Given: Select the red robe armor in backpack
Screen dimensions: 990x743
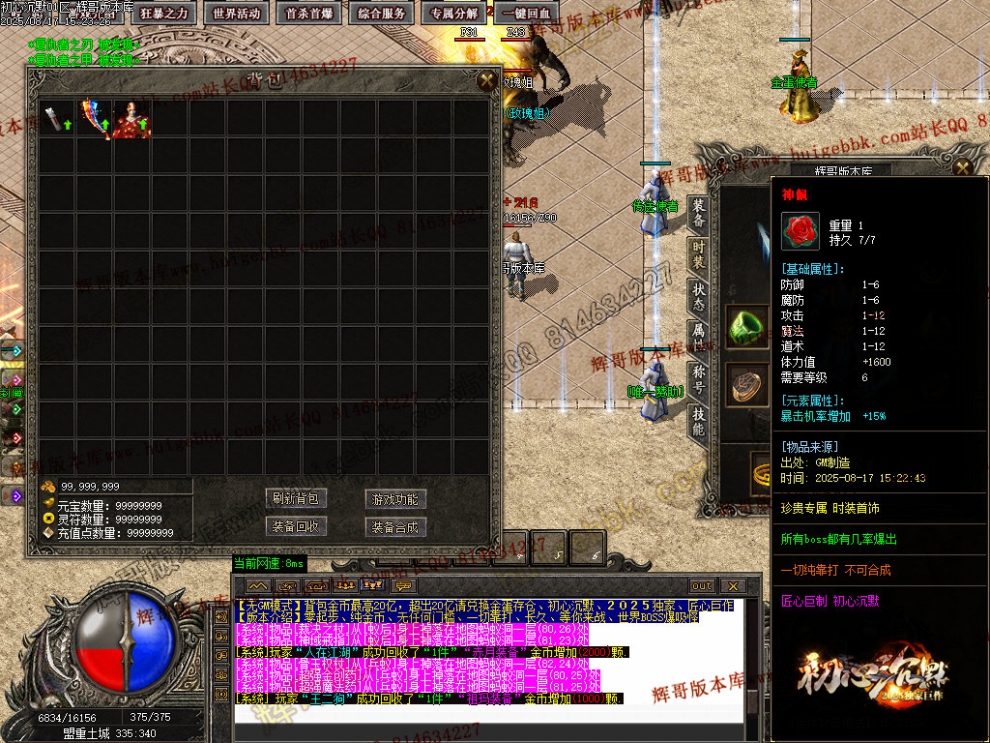Looking at the screenshot, I should 132,118.
